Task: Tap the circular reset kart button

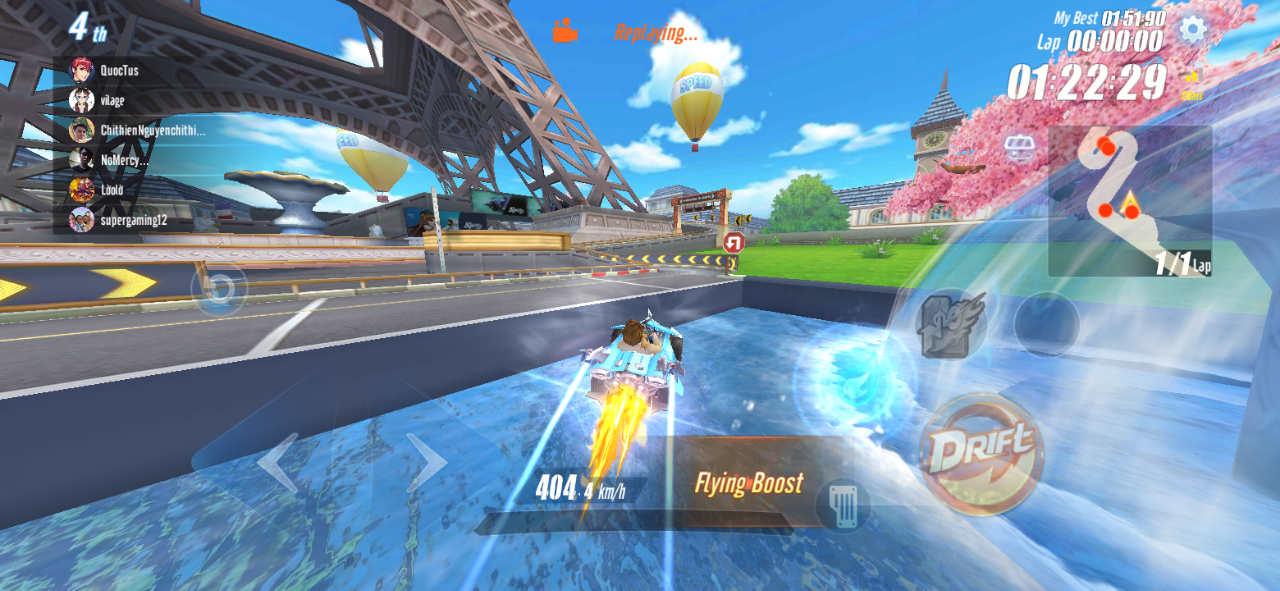Action: (x=220, y=289)
